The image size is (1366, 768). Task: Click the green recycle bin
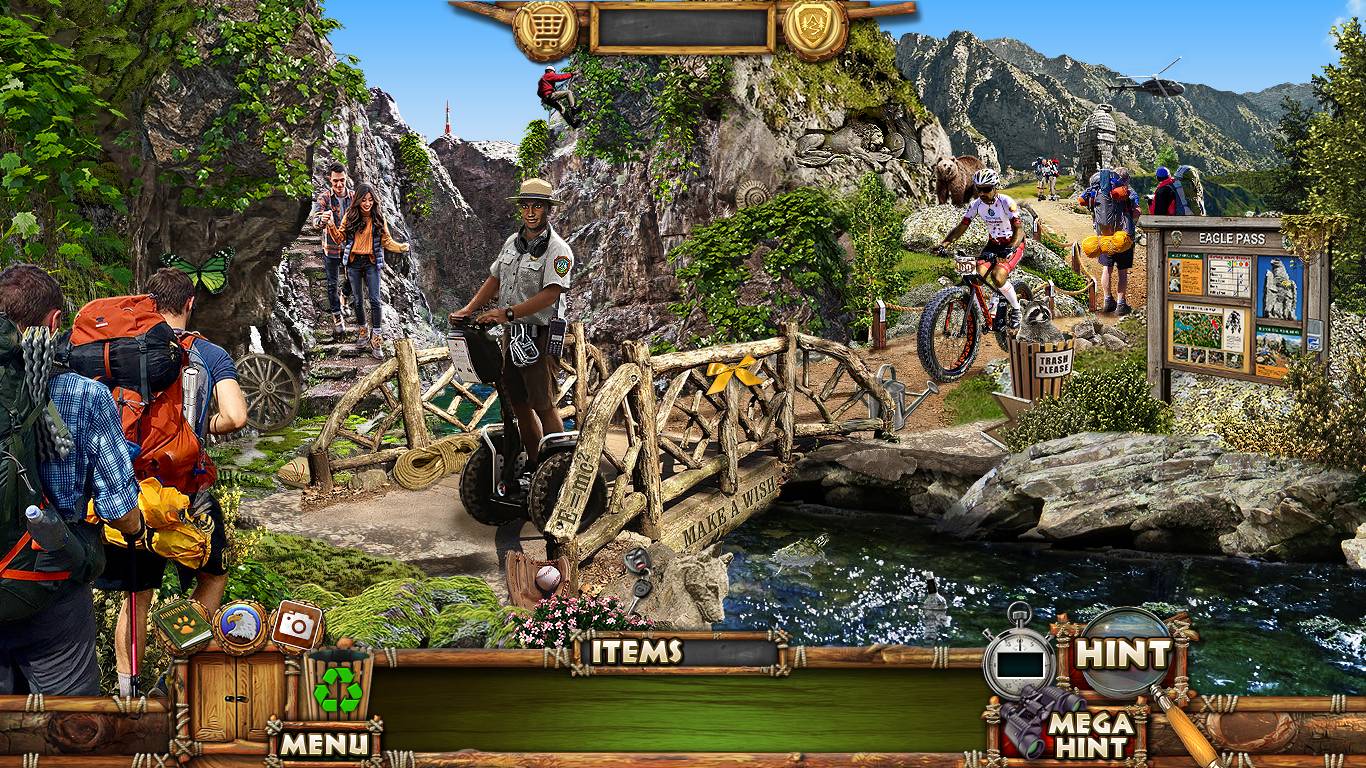(x=338, y=685)
